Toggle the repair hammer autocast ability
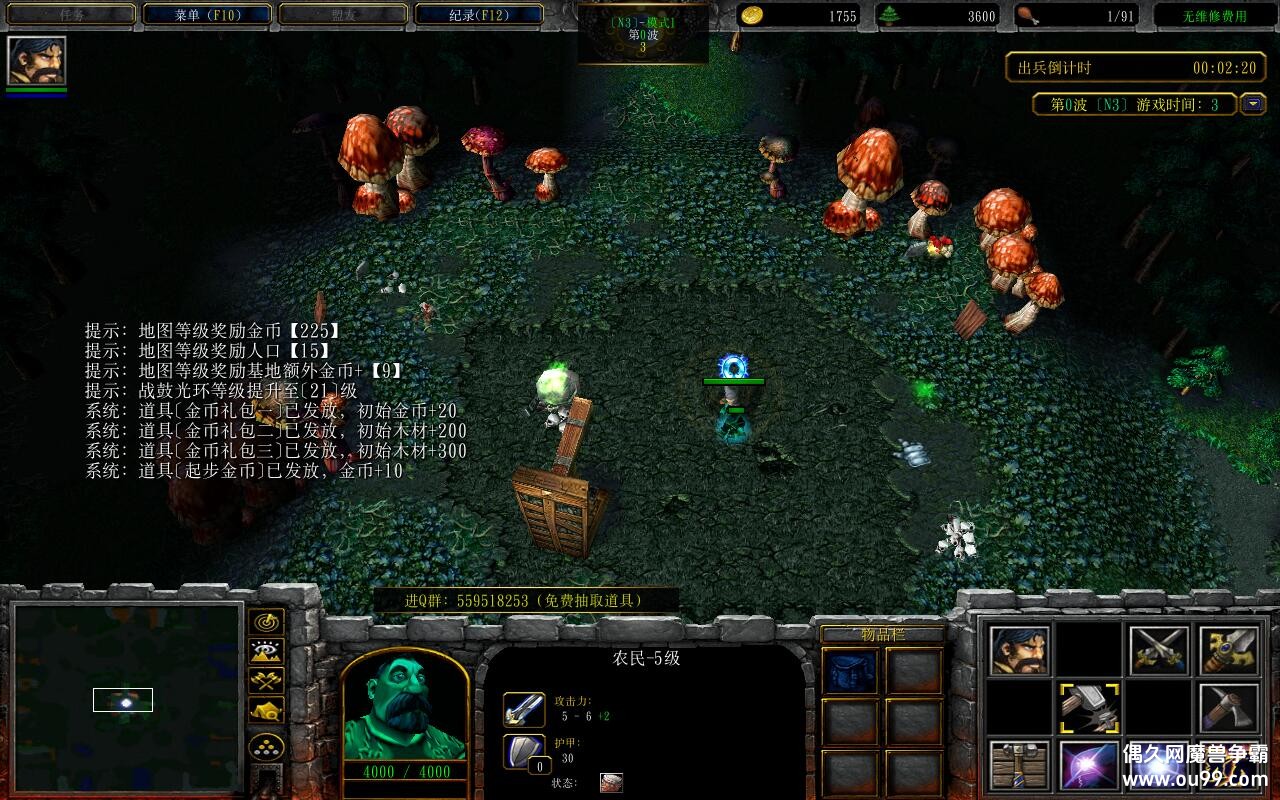Viewport: 1280px width, 800px height. [1089, 708]
